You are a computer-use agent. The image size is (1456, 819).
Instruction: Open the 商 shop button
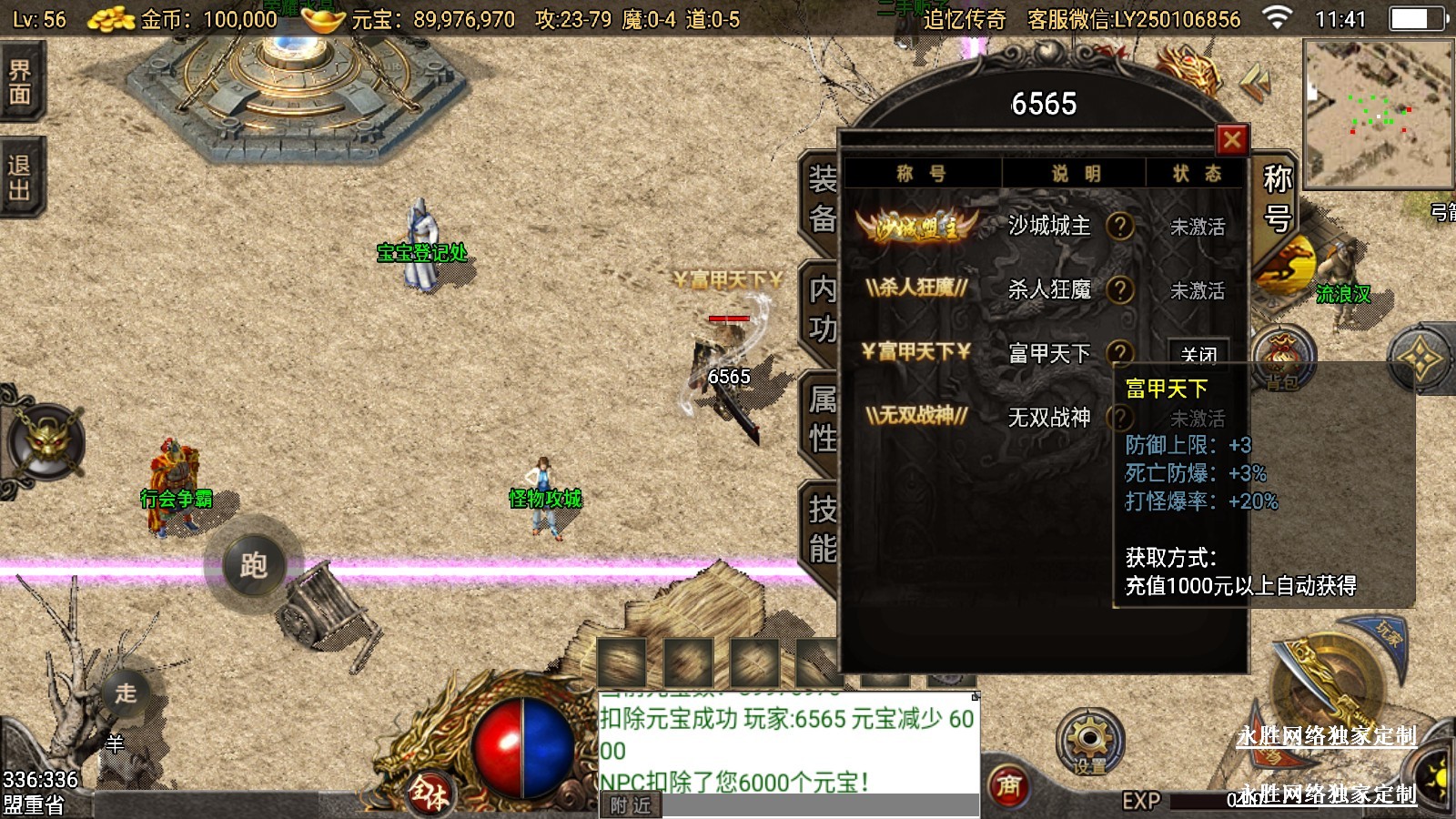(x=1008, y=785)
